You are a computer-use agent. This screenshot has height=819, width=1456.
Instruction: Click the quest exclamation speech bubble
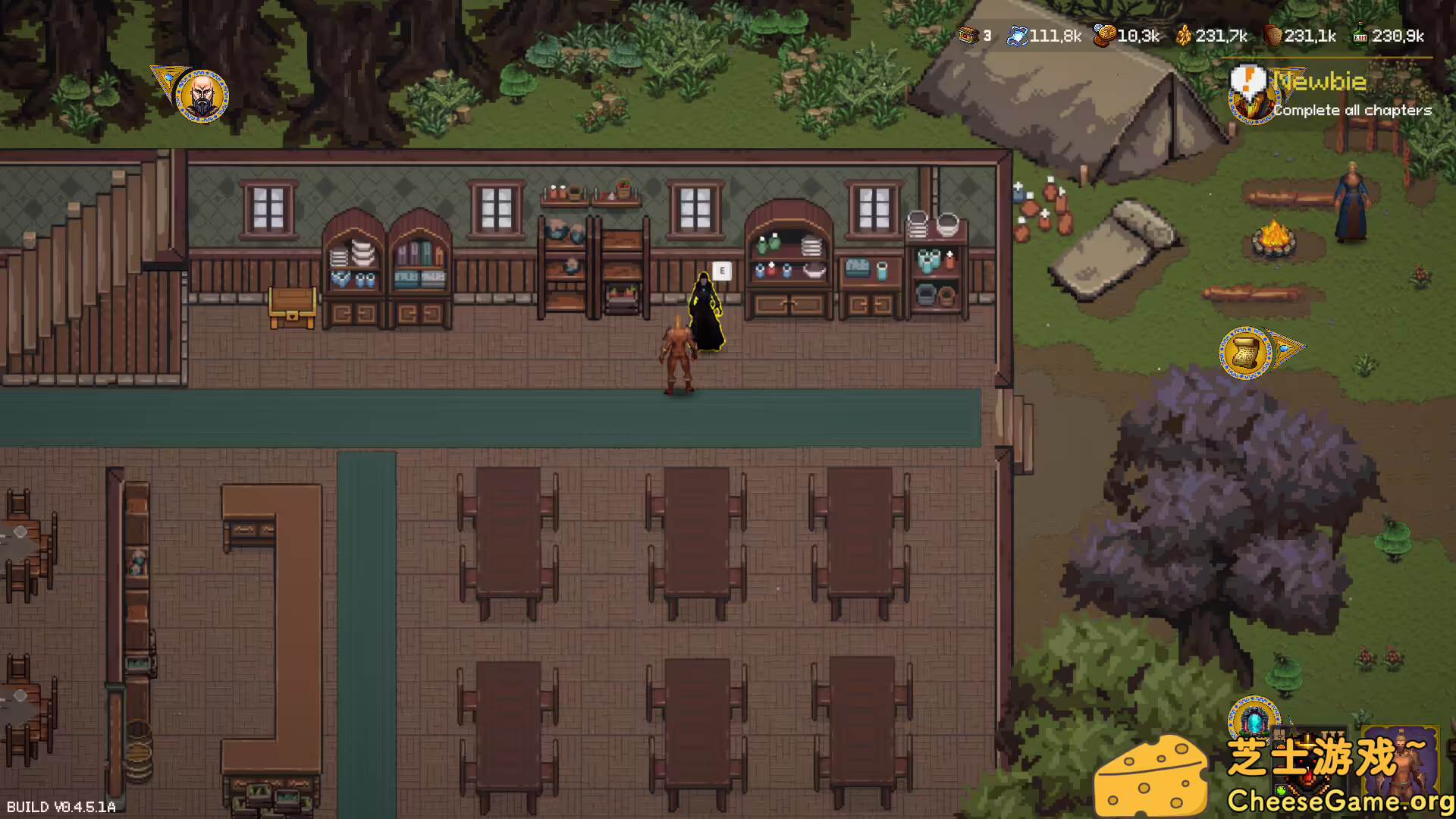pyautogui.click(x=1247, y=80)
